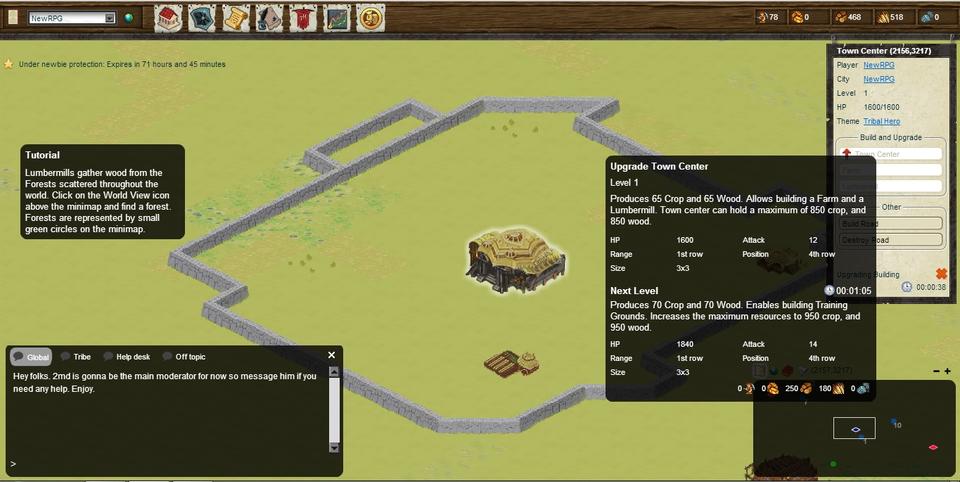Viewport: 960px width, 482px height.
Task: Close the chat window
Action: pos(332,355)
